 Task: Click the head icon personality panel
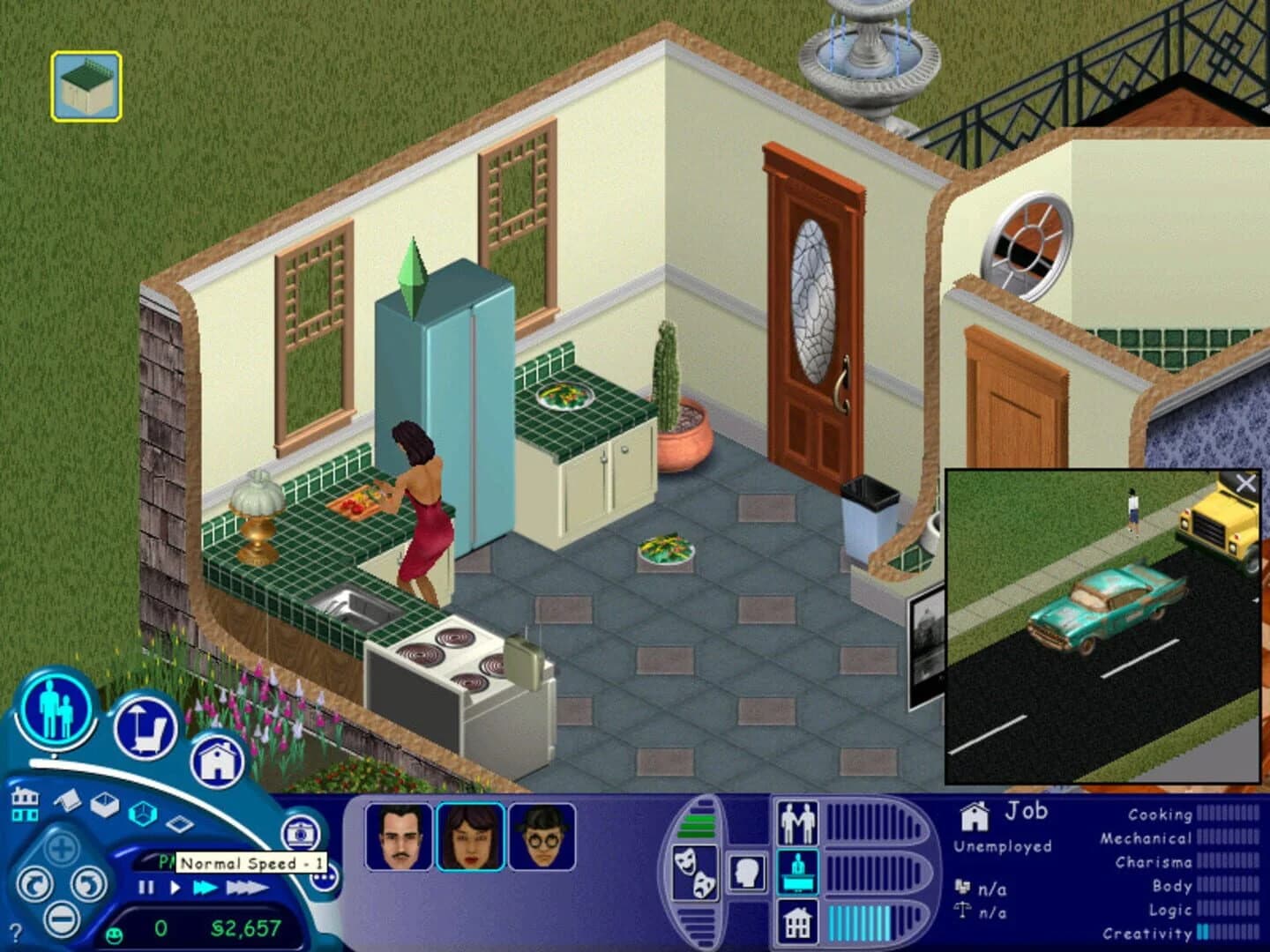[x=747, y=873]
